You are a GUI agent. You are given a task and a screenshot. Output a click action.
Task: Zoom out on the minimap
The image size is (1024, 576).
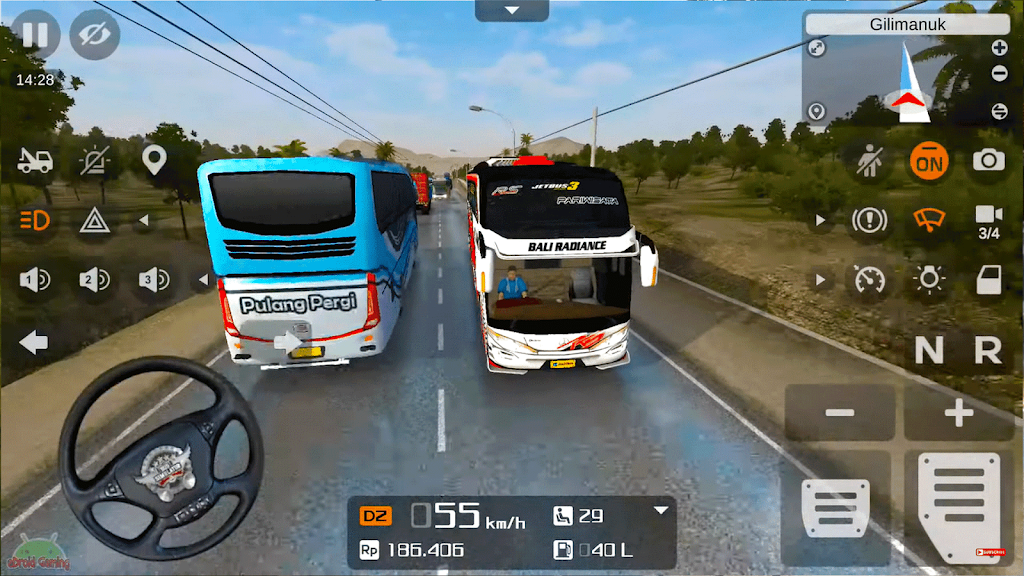point(999,74)
